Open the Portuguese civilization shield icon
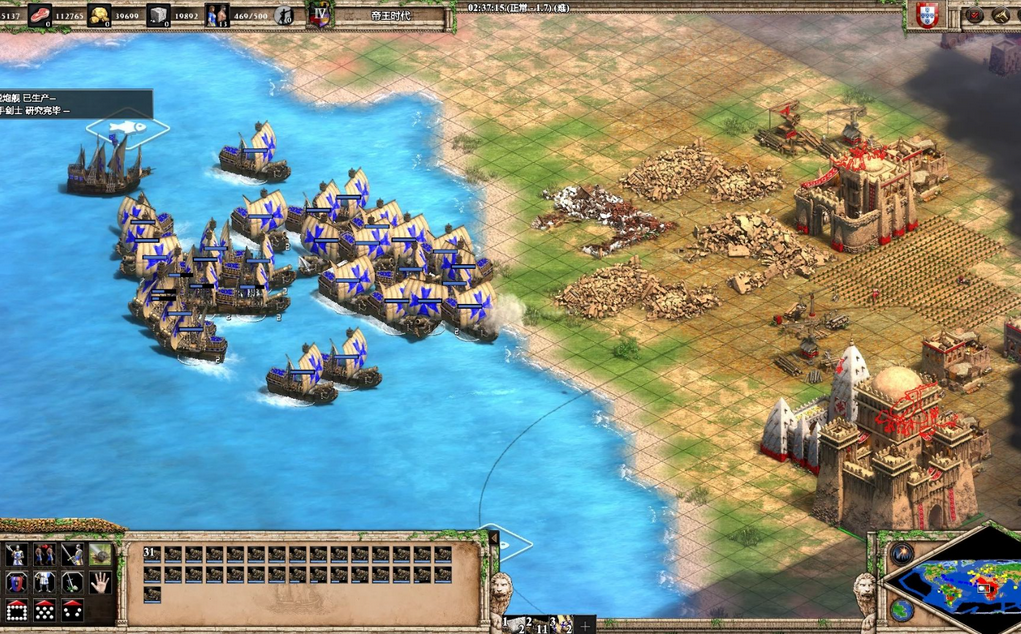Viewport: 1021px width, 634px height. [927, 15]
